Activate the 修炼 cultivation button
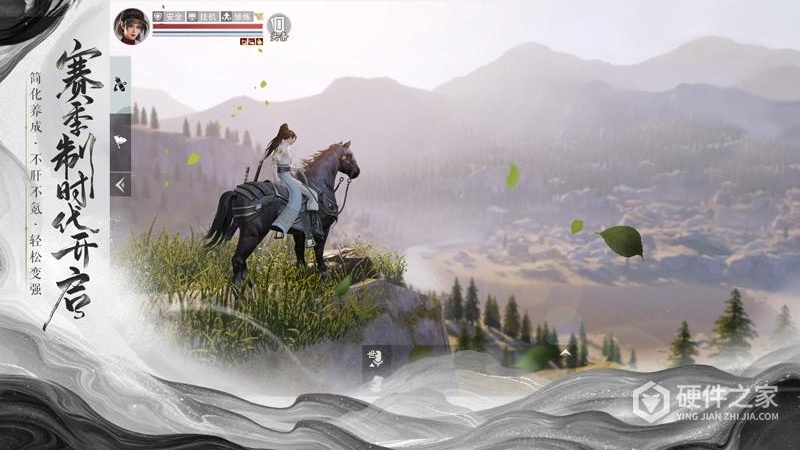Screen dimensions: 800x450 236,17
